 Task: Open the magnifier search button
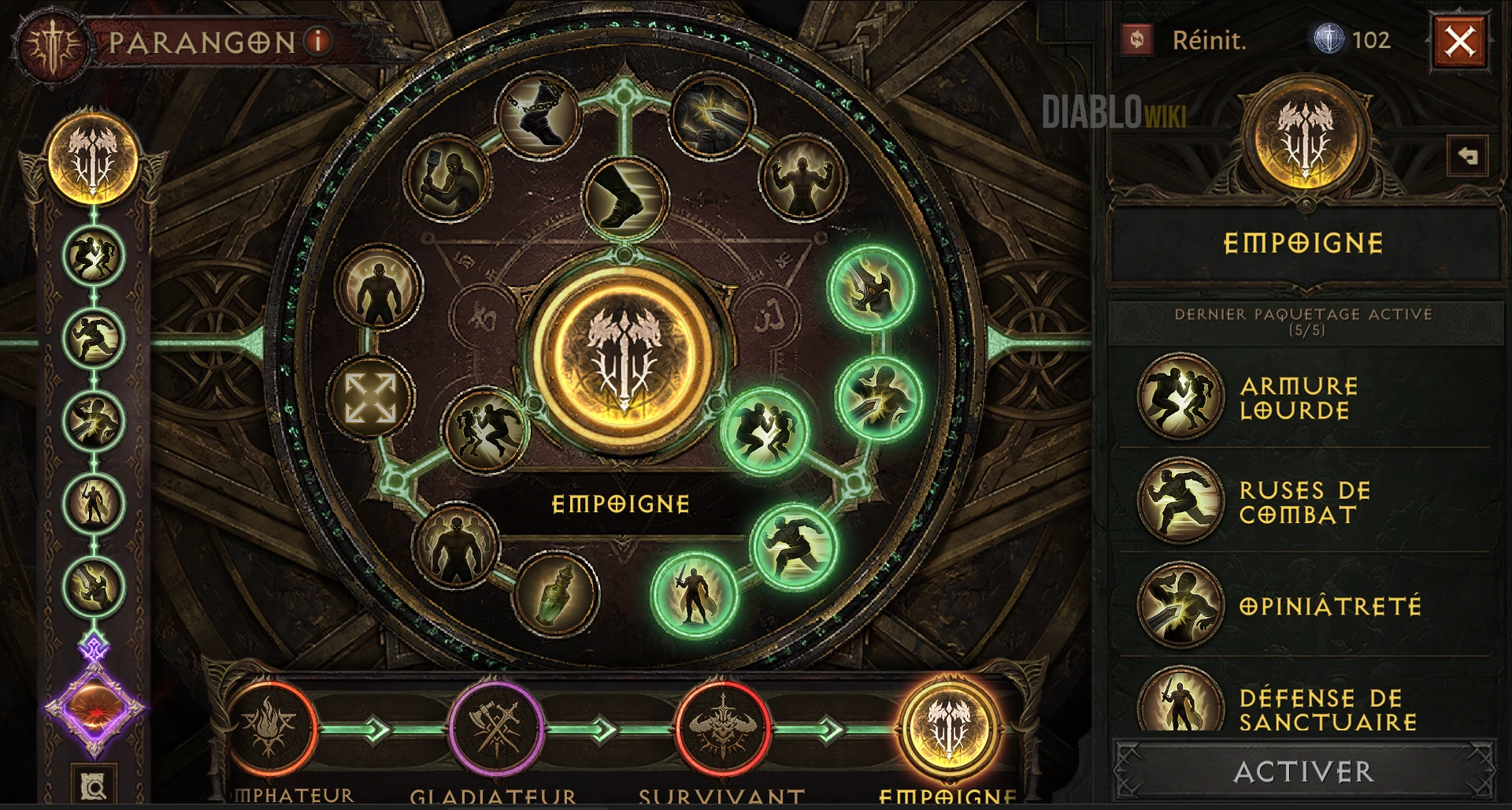pyautogui.click(x=94, y=786)
